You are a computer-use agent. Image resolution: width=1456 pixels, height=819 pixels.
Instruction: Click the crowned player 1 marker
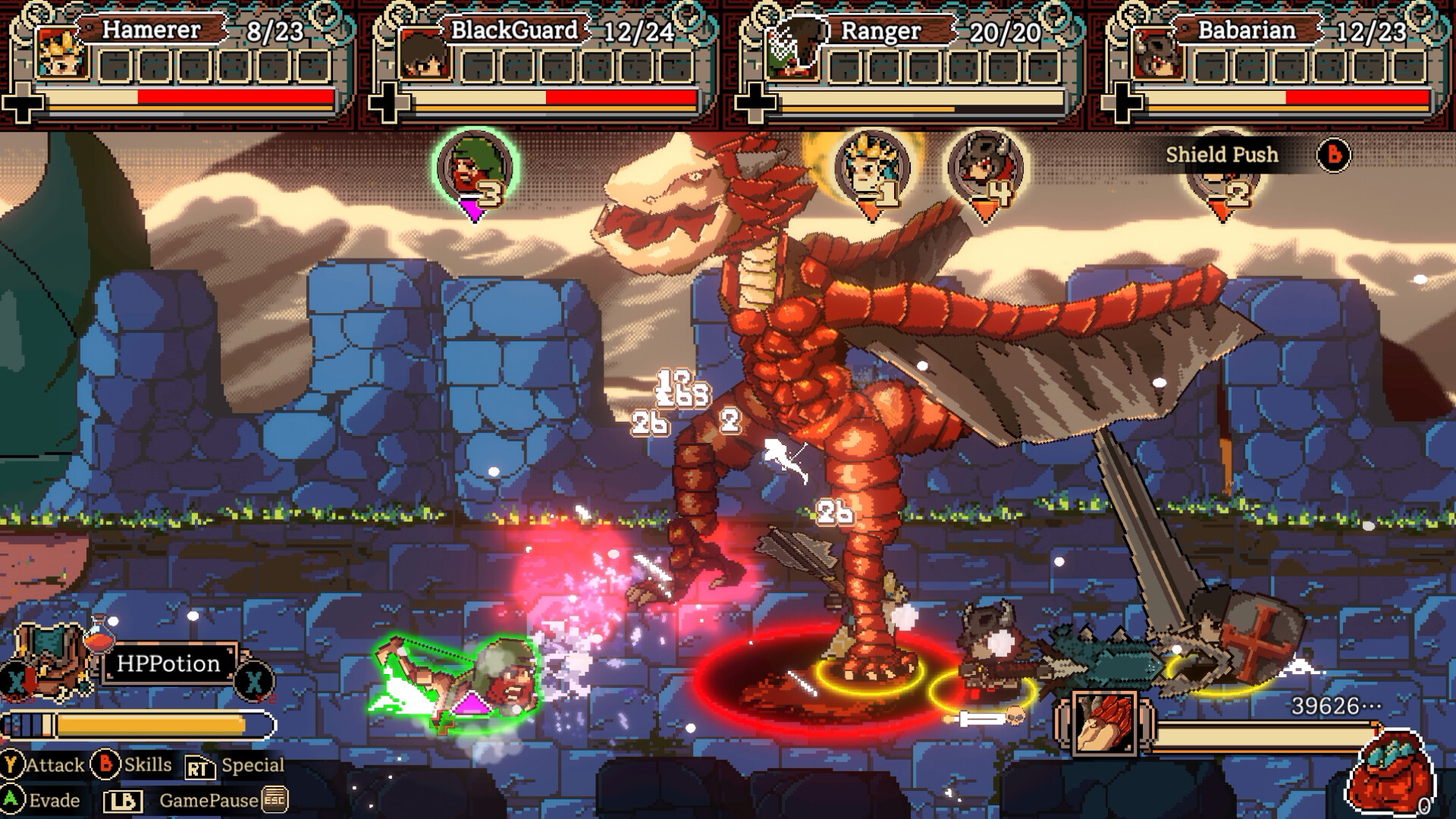click(871, 163)
